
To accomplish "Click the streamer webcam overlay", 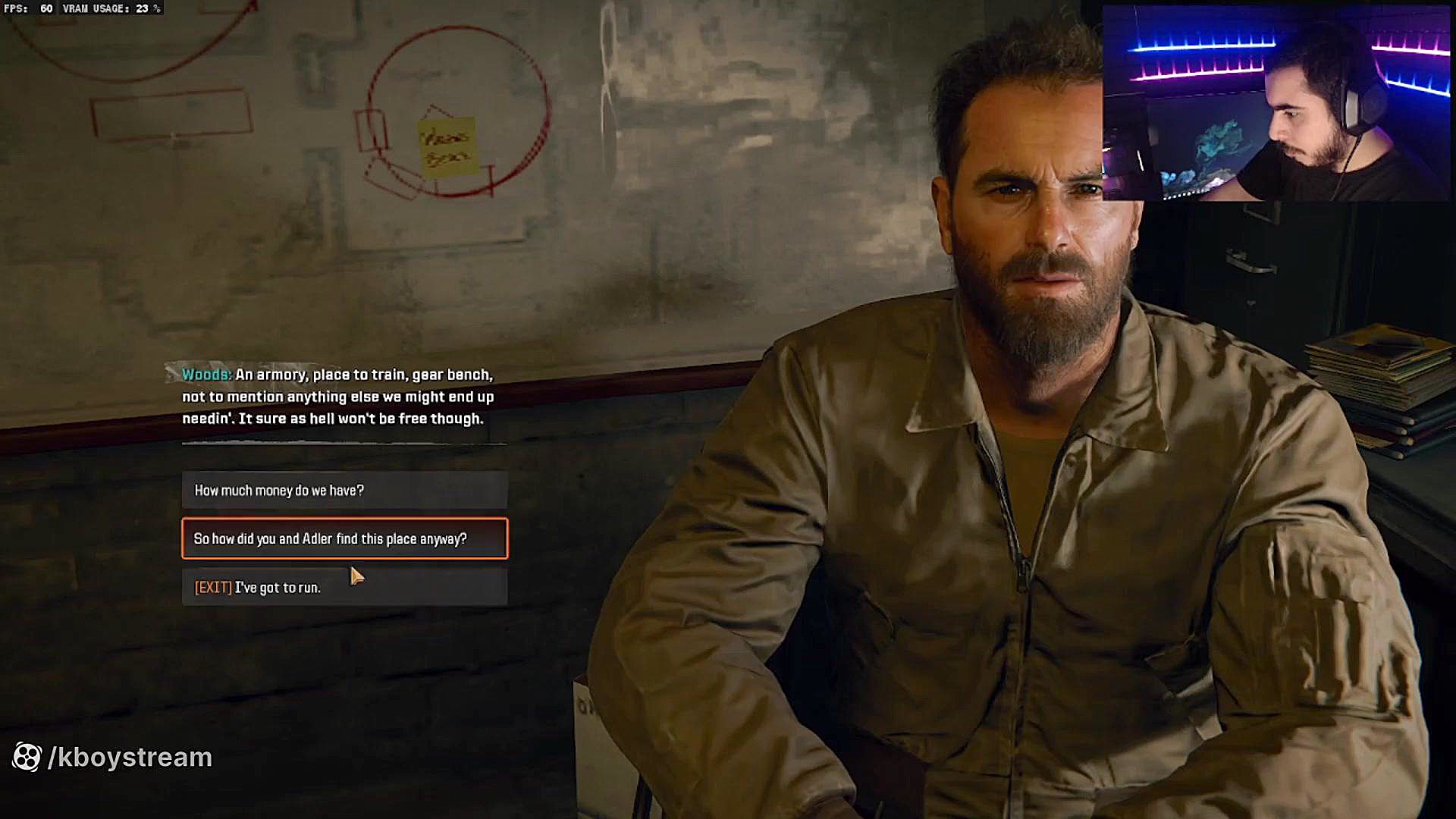I will pyautogui.click(x=1276, y=103).
